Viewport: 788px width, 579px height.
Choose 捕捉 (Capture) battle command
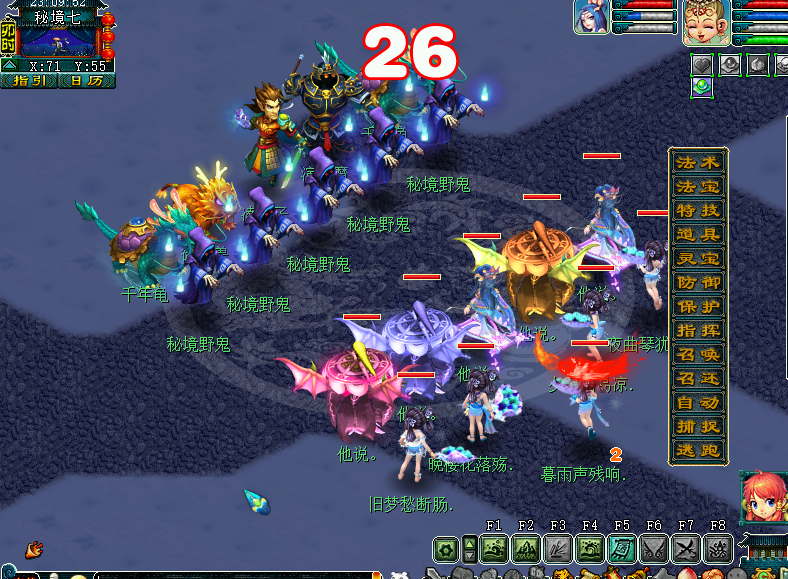click(x=697, y=426)
